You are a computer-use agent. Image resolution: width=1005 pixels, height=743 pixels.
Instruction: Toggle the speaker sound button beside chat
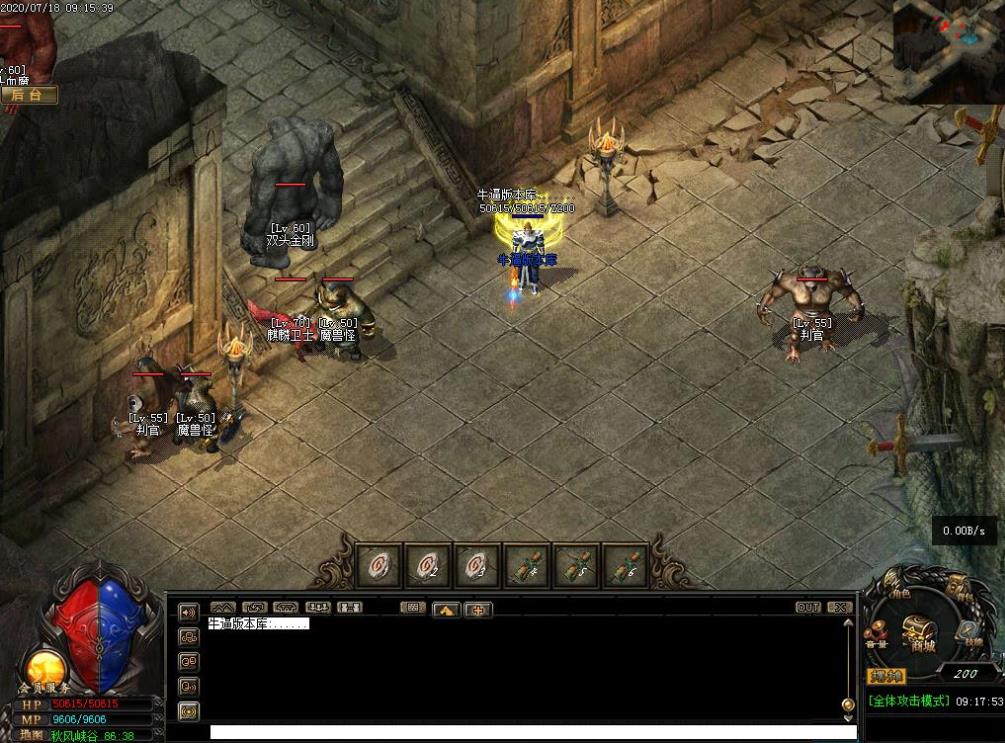coord(188,612)
